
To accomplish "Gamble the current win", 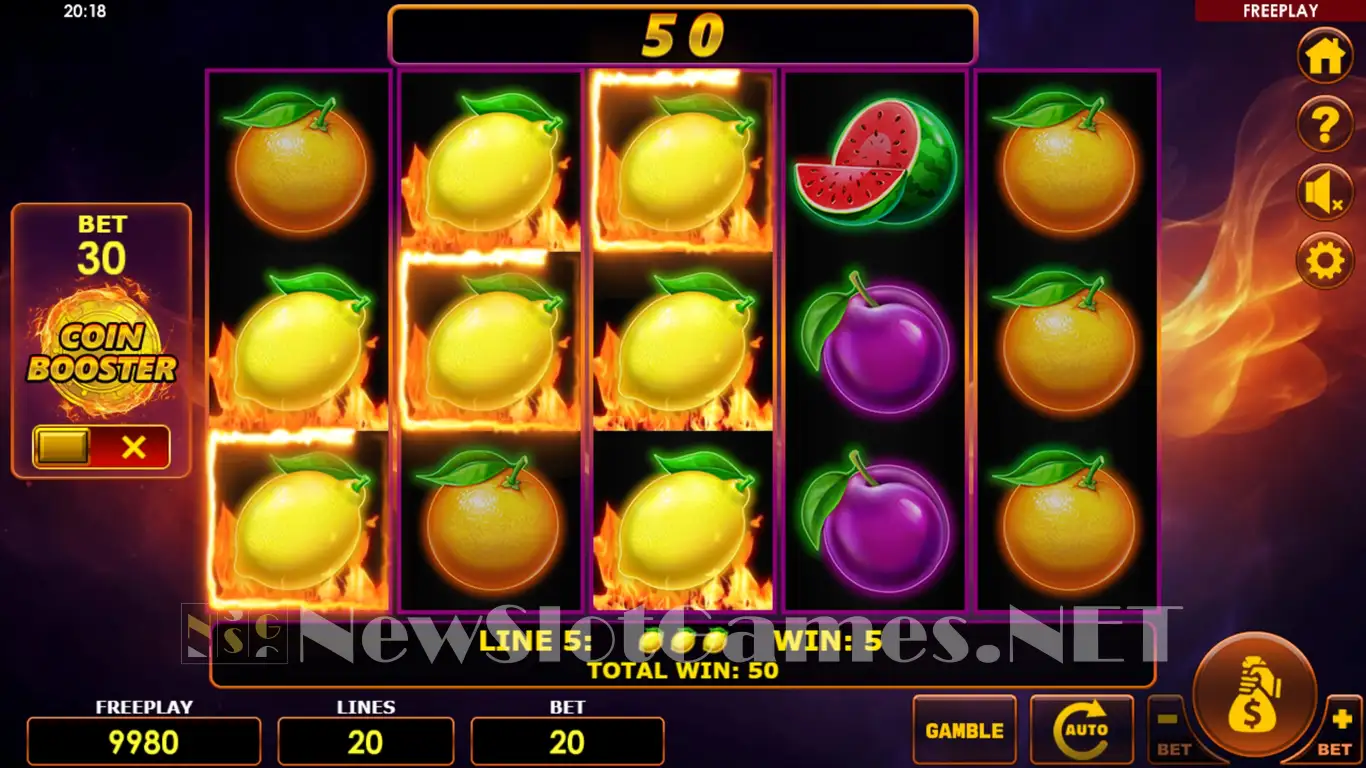I will click(x=964, y=731).
